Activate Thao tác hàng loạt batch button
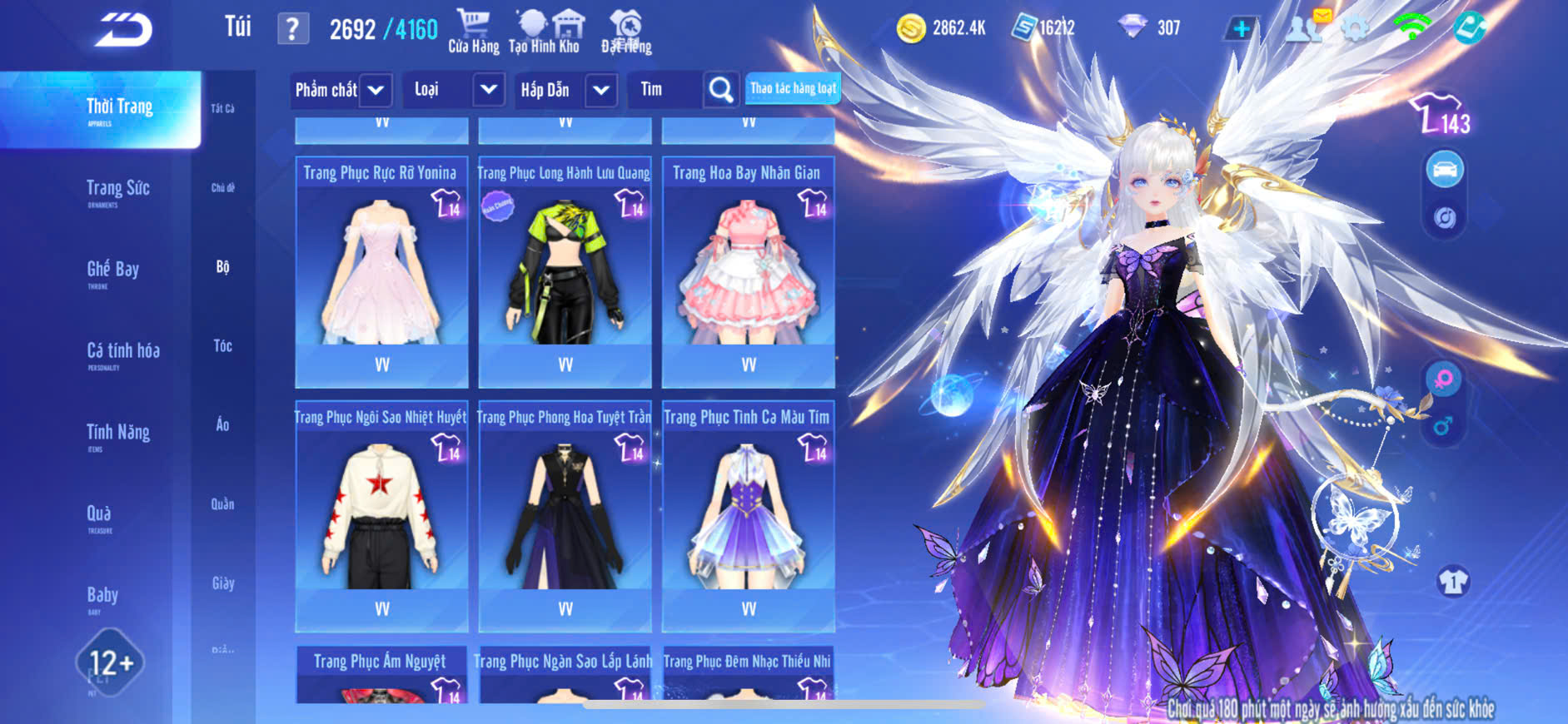The image size is (1568, 724). pyautogui.click(x=792, y=88)
